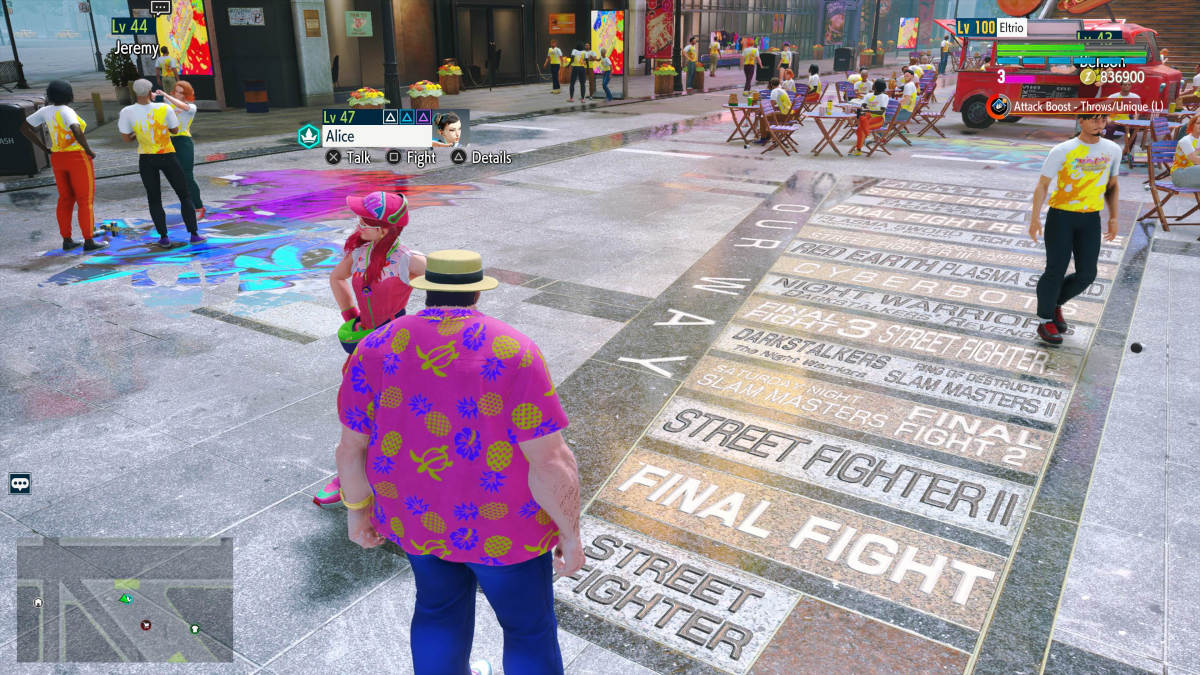Open the minimap
The image size is (1200, 675).
coord(125,599)
